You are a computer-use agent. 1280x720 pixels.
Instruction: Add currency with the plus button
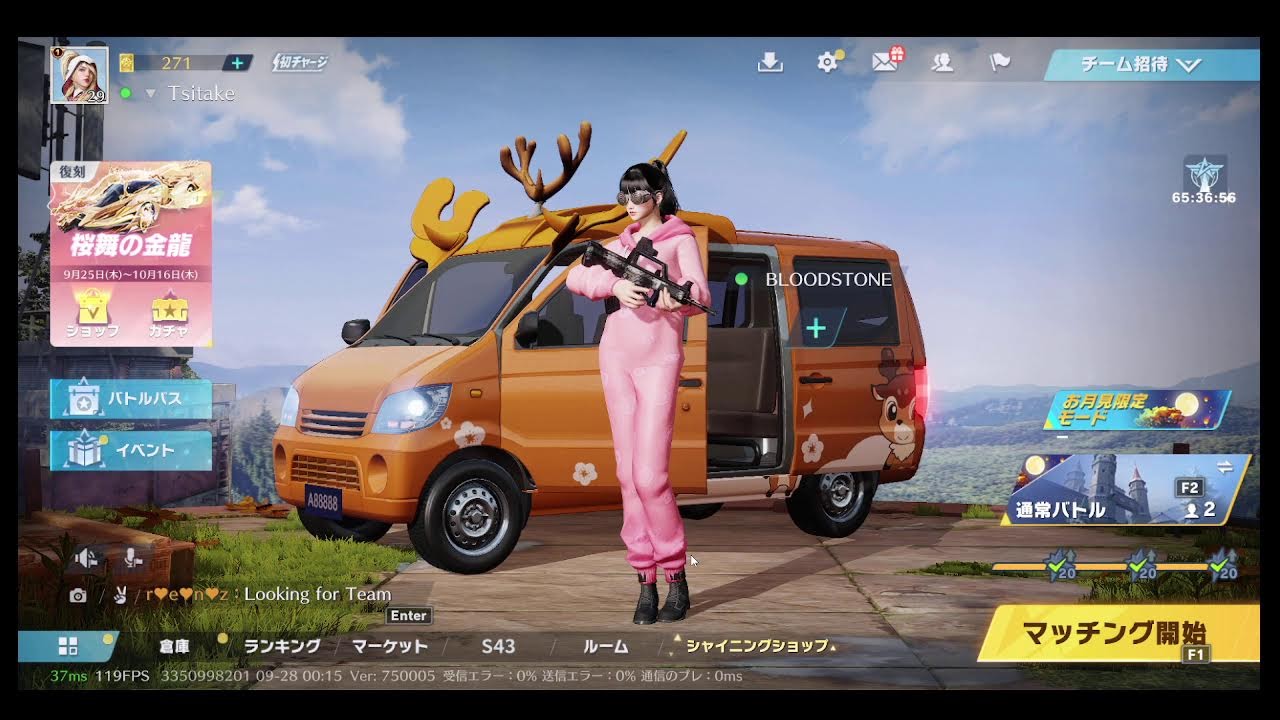click(x=237, y=63)
